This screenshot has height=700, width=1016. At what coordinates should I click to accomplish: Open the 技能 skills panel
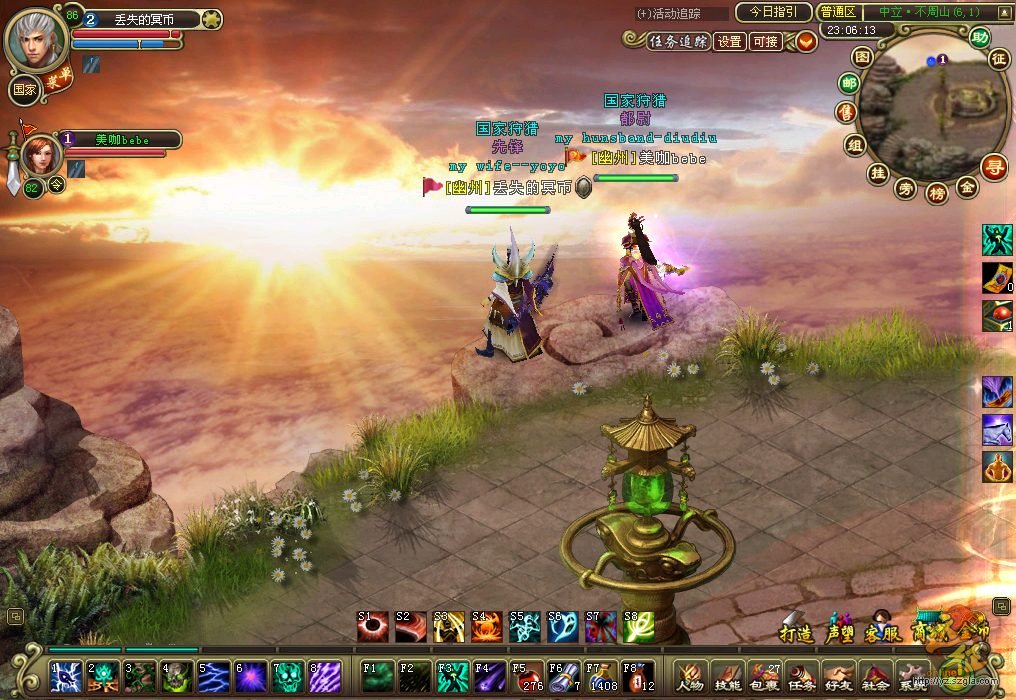tap(727, 676)
